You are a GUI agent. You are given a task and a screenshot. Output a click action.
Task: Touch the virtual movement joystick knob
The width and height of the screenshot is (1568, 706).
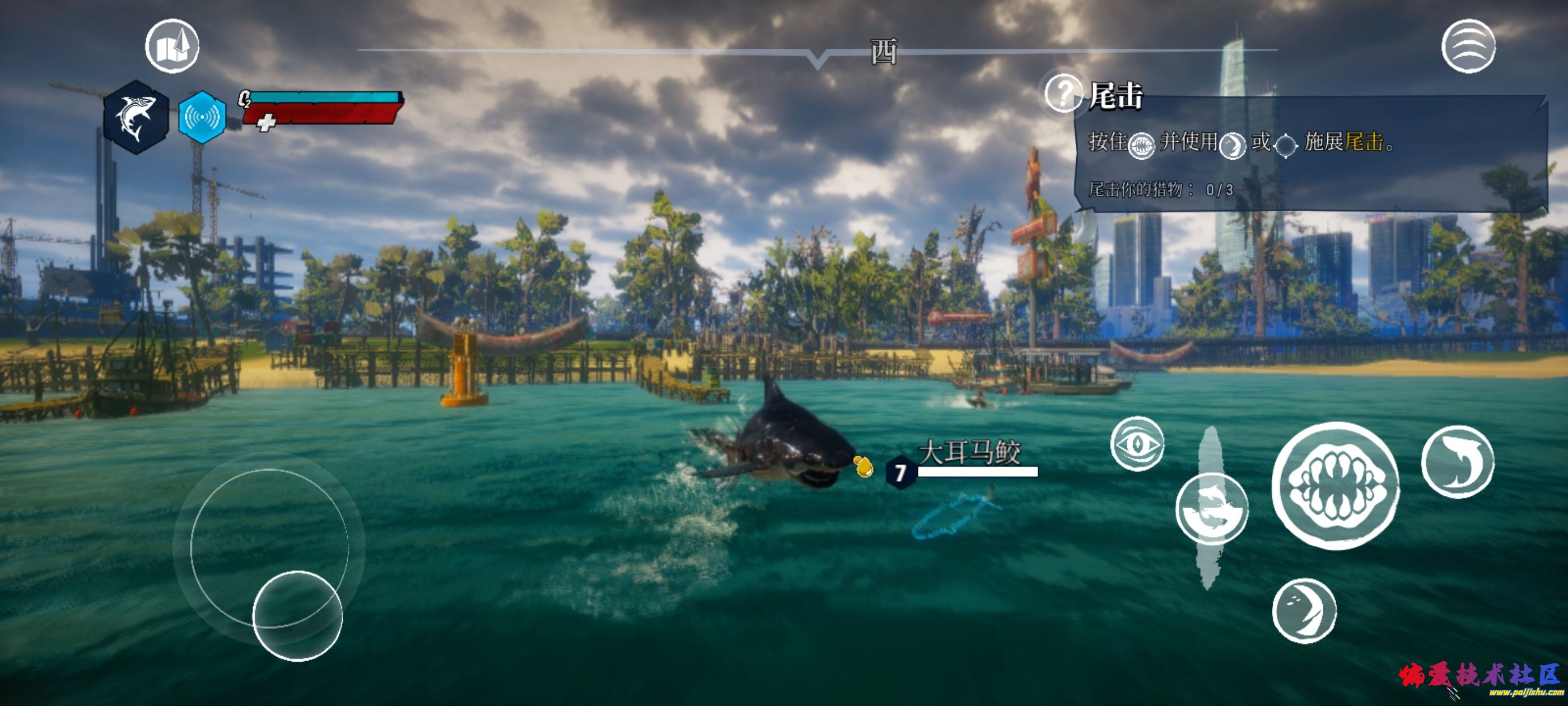(297, 616)
